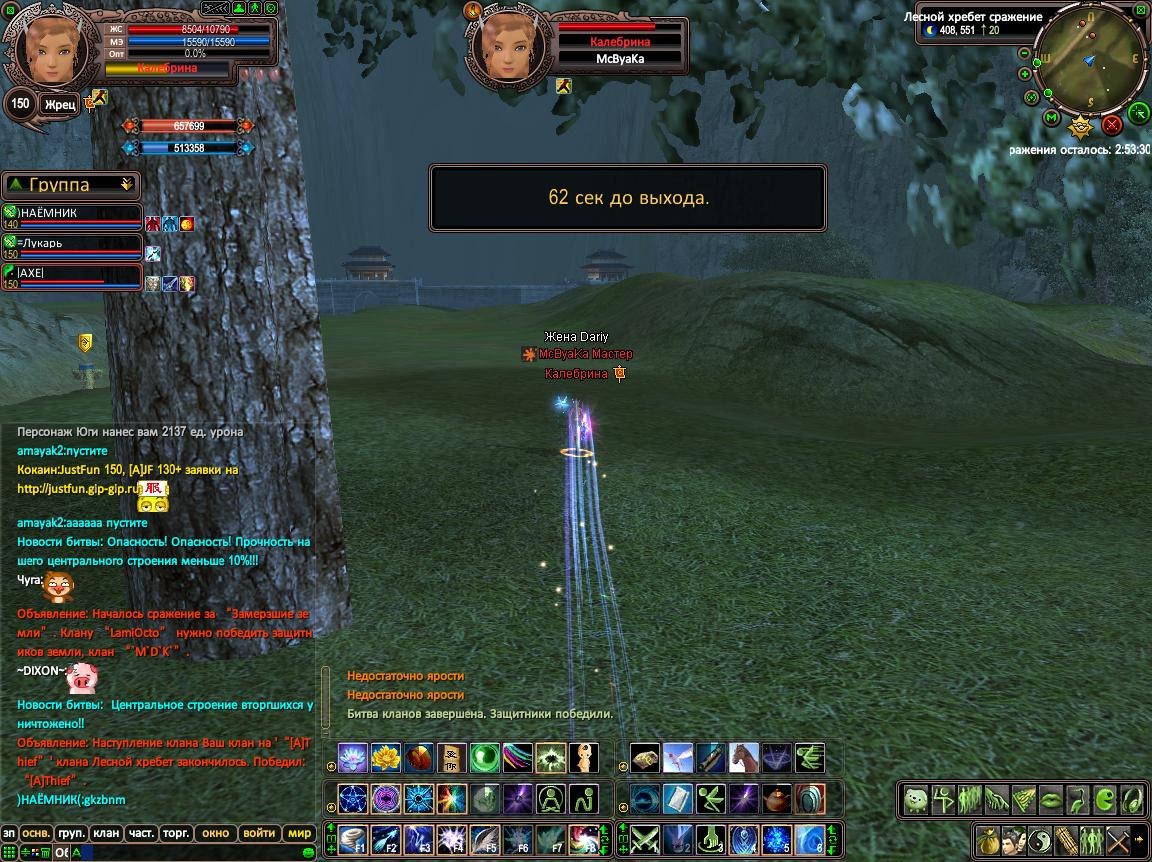
Task: Switch to the груп. group chat tab
Action: point(71,833)
